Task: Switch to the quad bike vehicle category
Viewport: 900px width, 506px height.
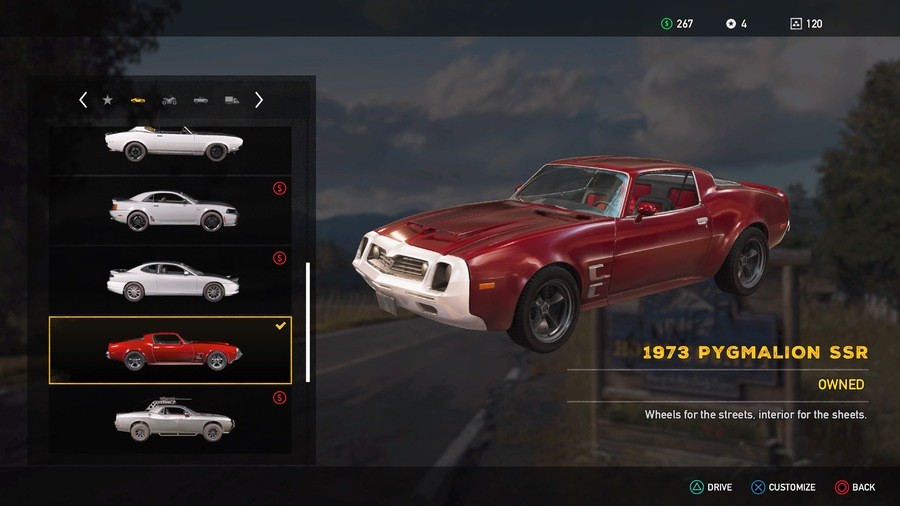Action: tap(169, 100)
